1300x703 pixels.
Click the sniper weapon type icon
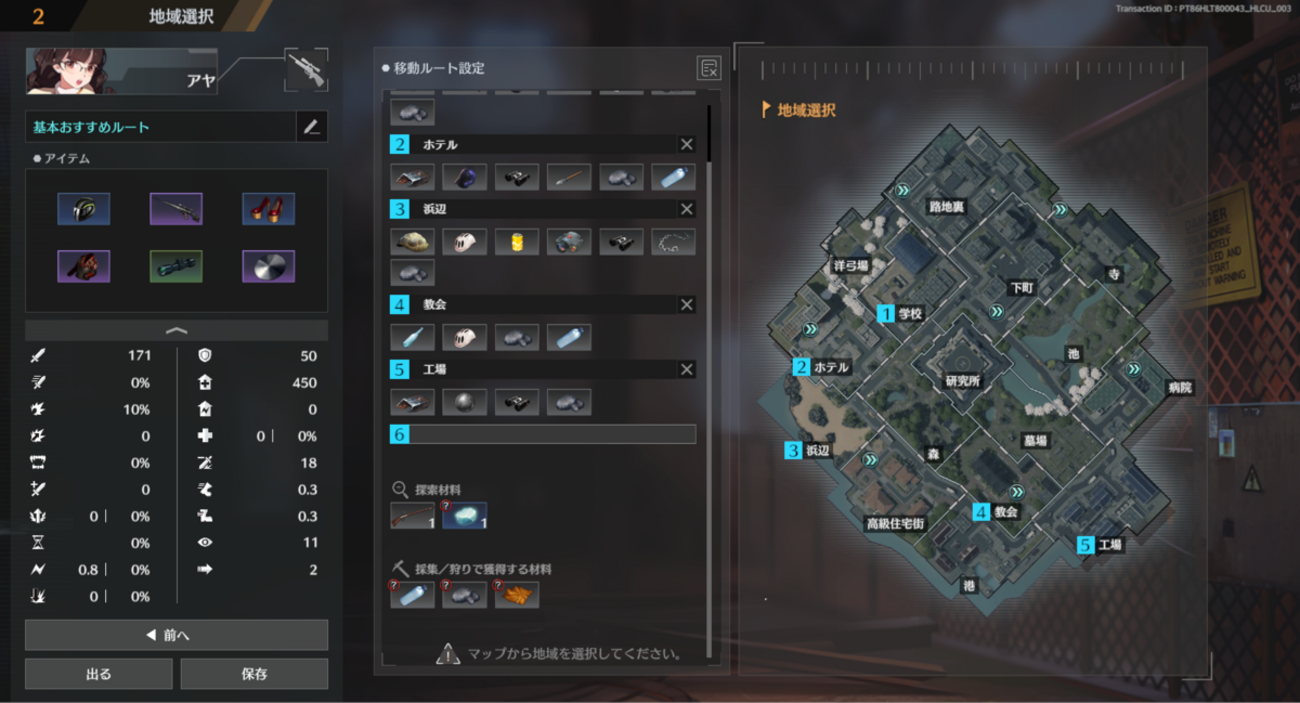click(x=305, y=70)
